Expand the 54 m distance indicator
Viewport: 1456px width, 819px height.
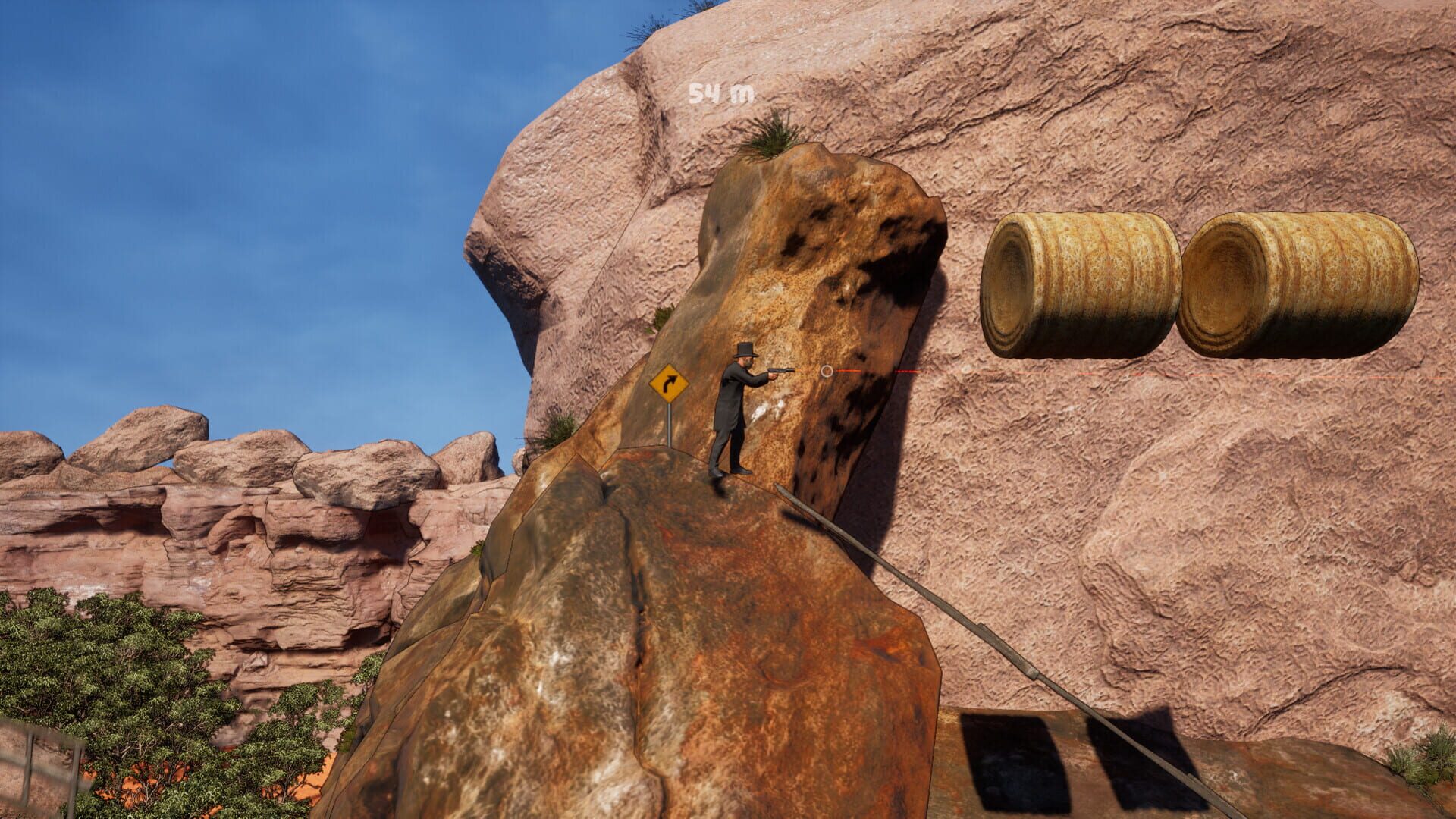pyautogui.click(x=717, y=93)
